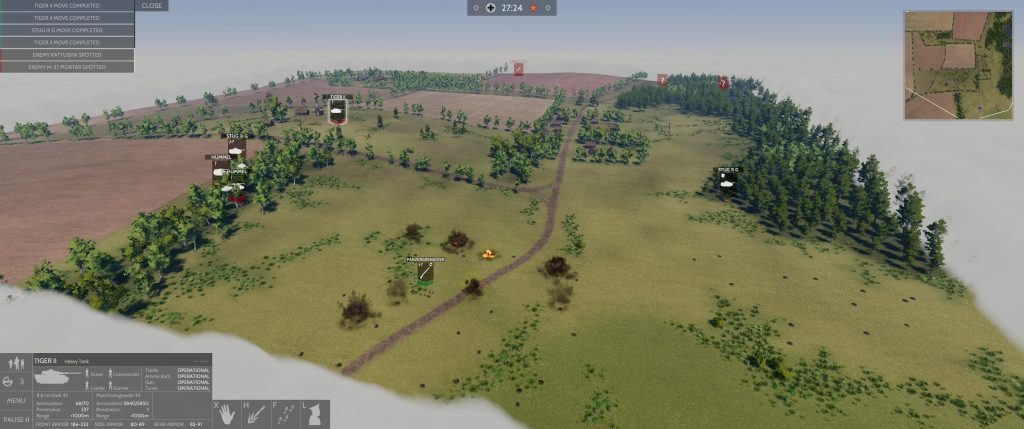Show the infantry squad icon panel
Screen dimensions: 1024x429
(x=16, y=363)
